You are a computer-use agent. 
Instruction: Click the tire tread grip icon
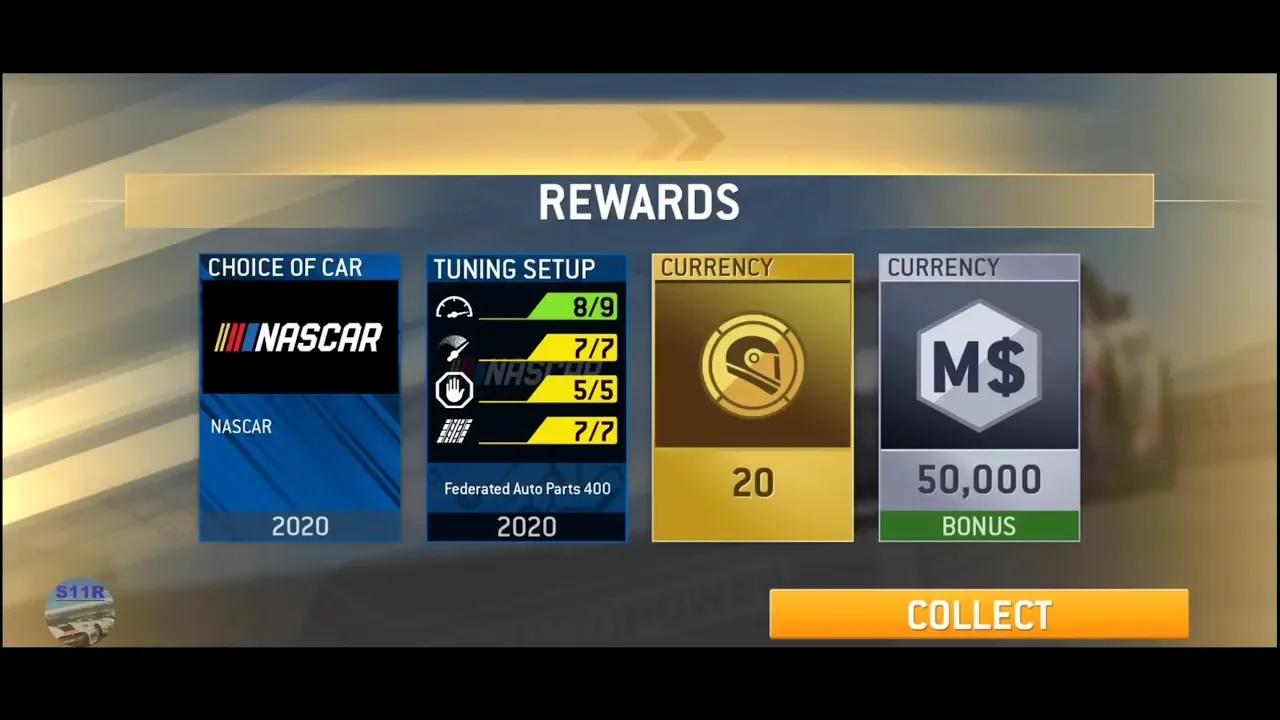coord(453,430)
